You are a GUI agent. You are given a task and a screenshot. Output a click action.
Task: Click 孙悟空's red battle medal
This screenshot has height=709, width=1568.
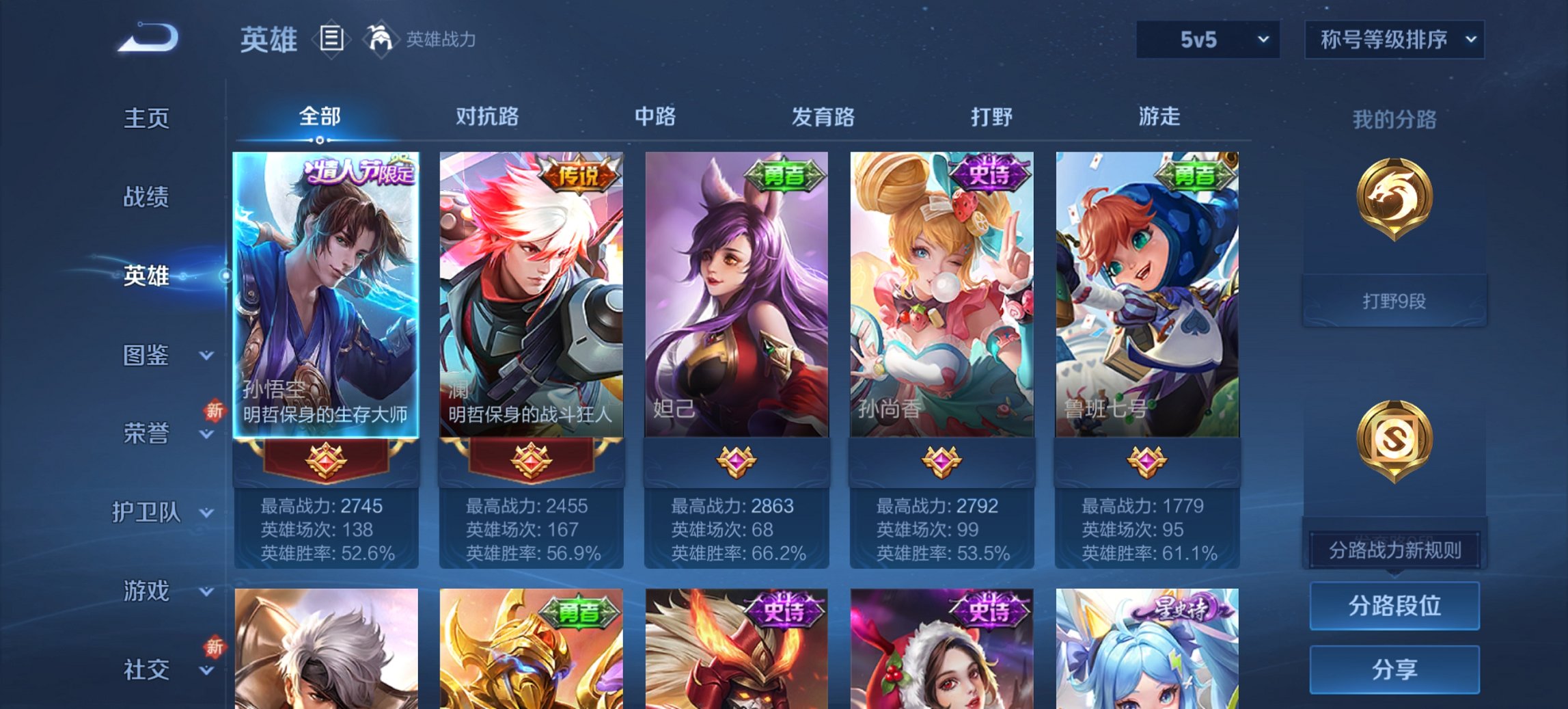(326, 459)
